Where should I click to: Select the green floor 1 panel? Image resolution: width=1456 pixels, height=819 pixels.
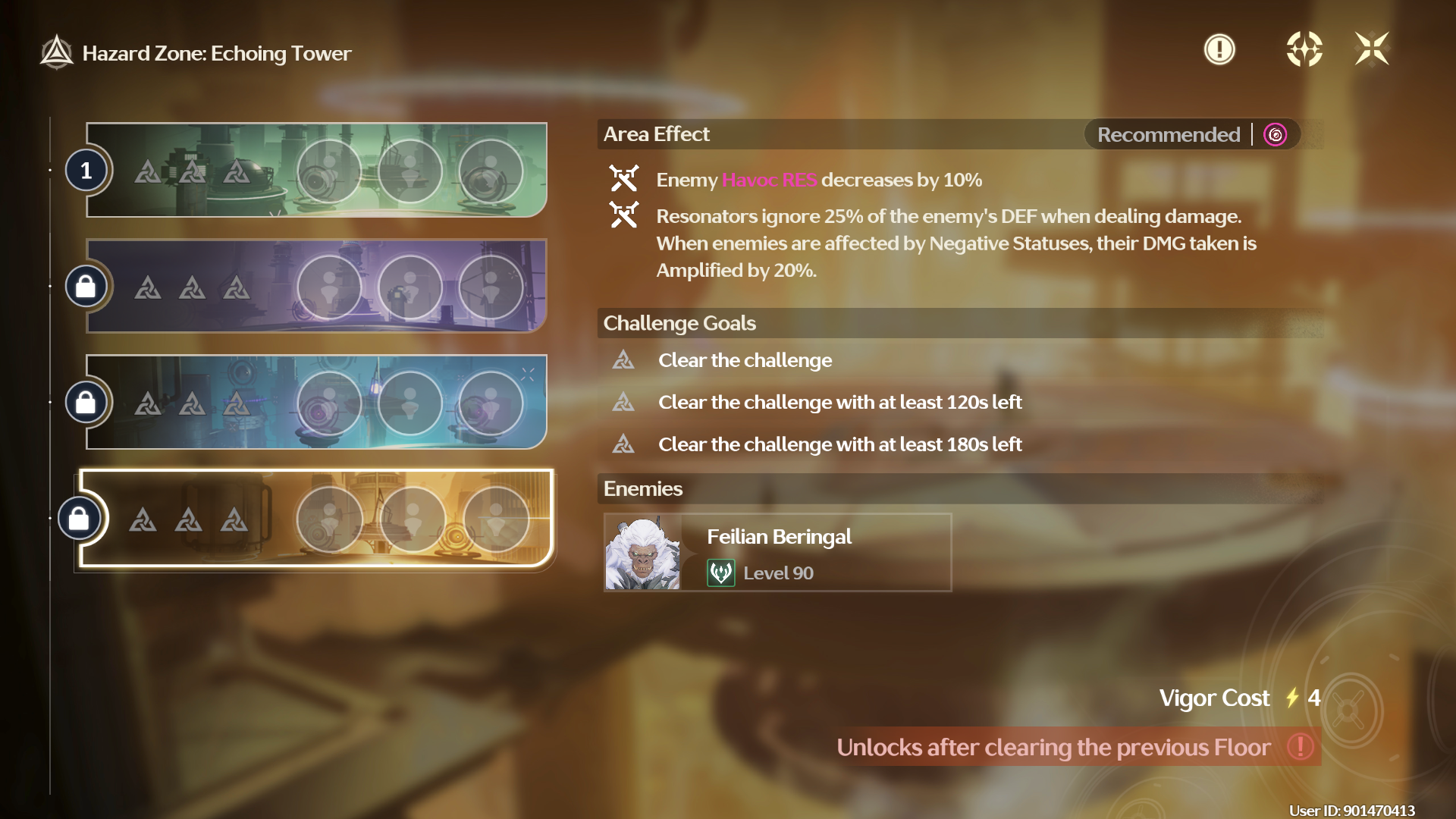click(x=316, y=171)
